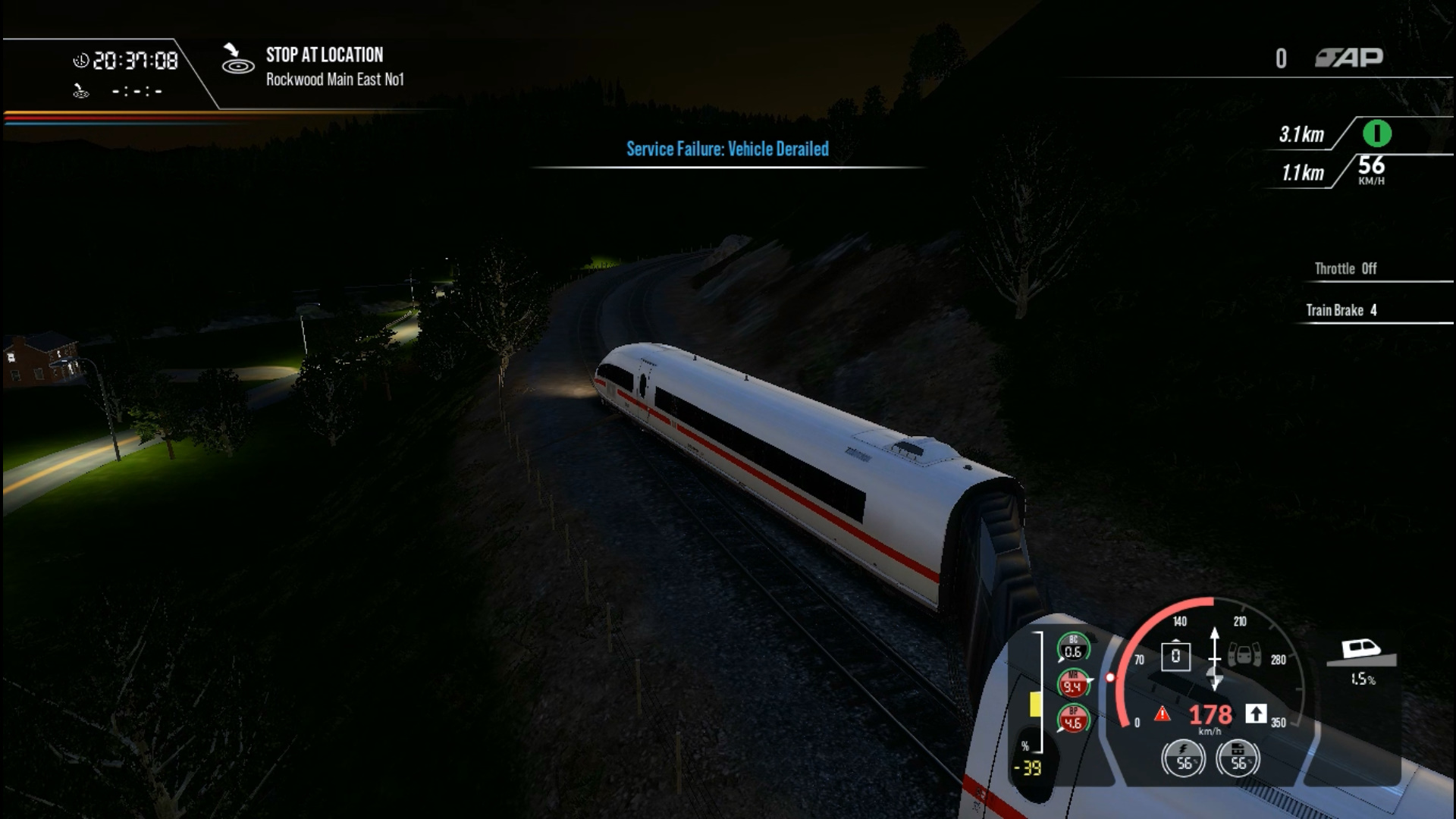Select the Stop At Location objective tracker
Viewport: 1456px width, 819px height.
pyautogui.click(x=324, y=66)
